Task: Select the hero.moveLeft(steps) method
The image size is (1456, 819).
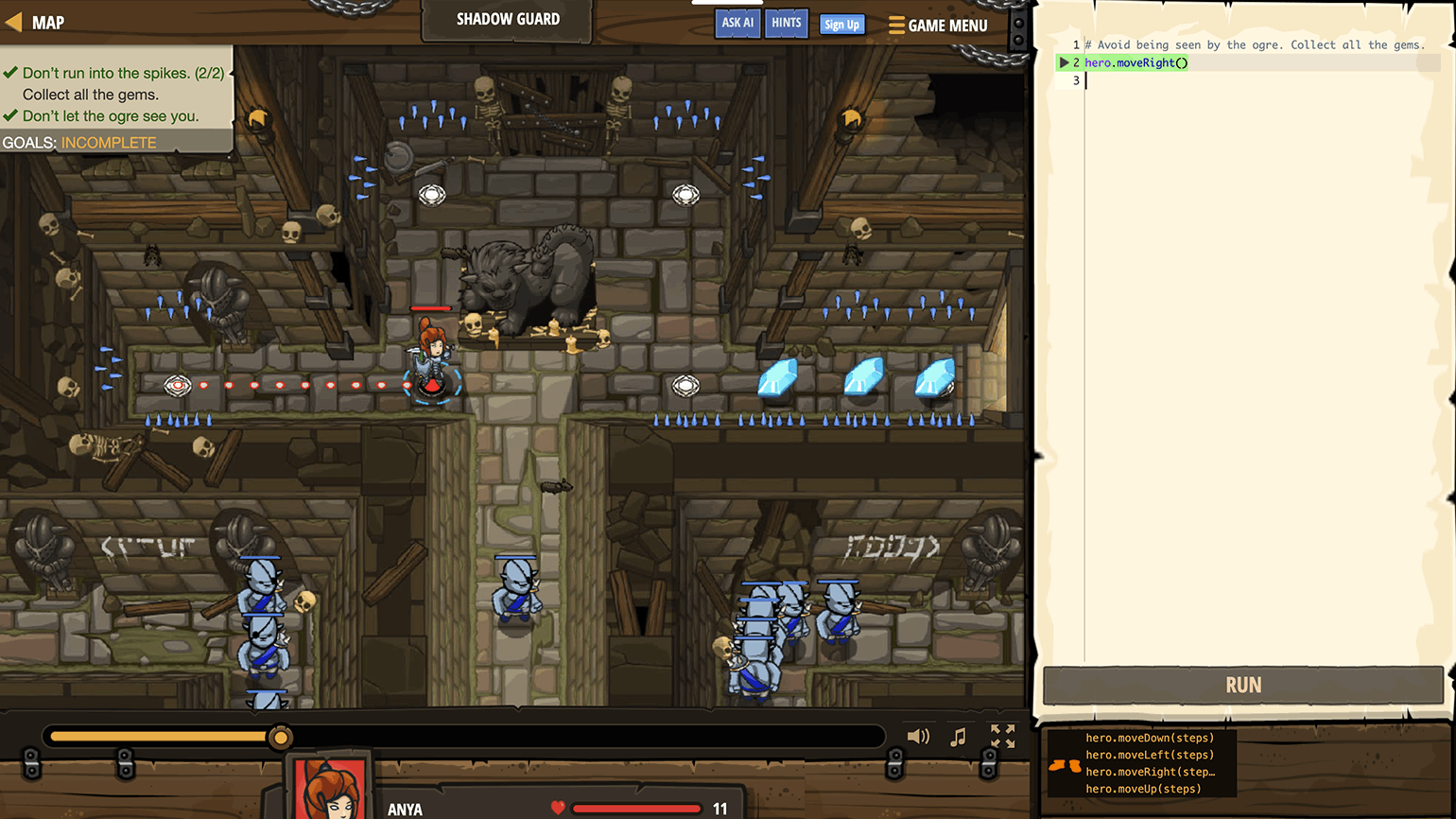Action: click(1149, 755)
